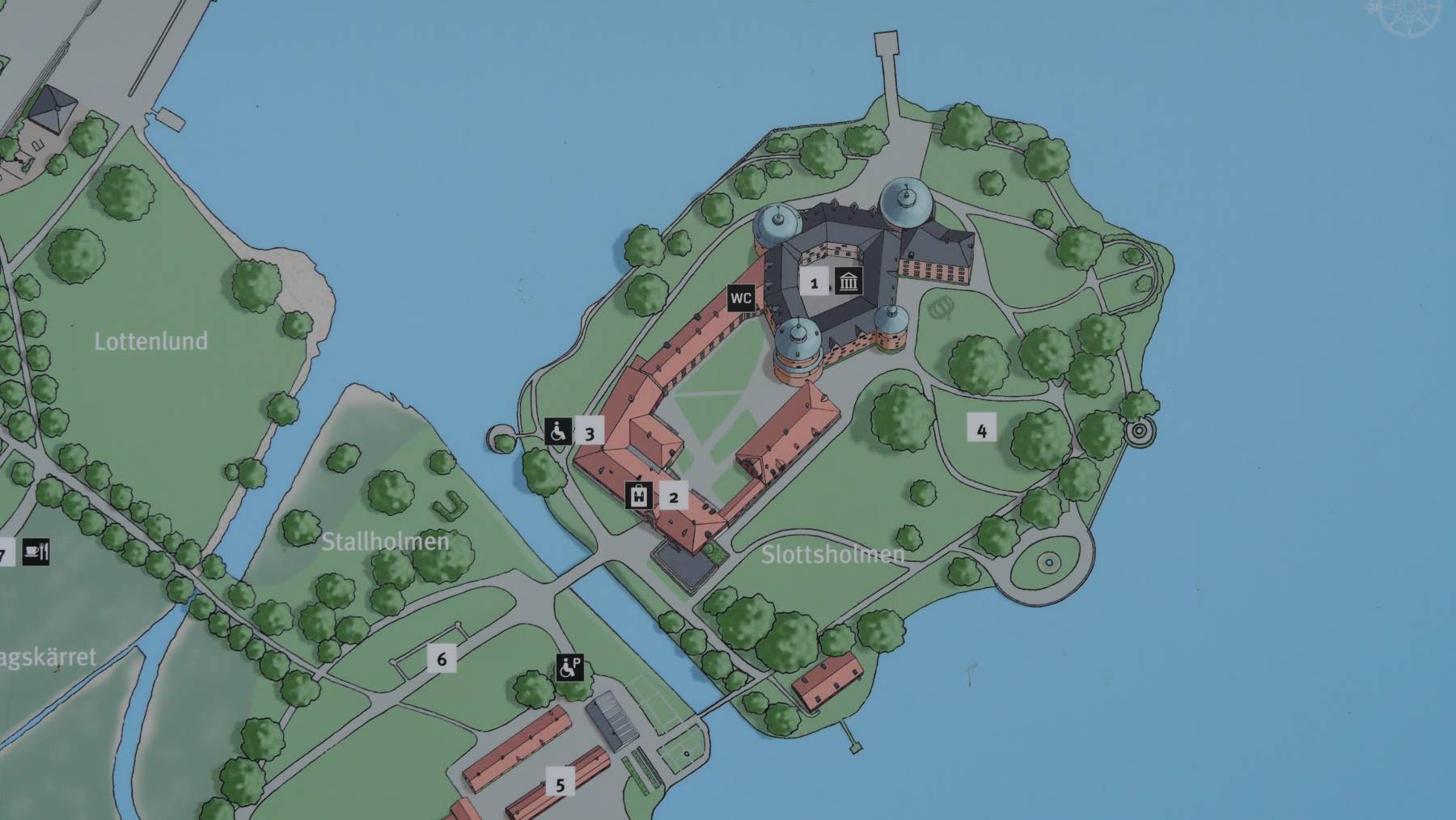
Task: Select map marker number 5
Action: point(560,783)
